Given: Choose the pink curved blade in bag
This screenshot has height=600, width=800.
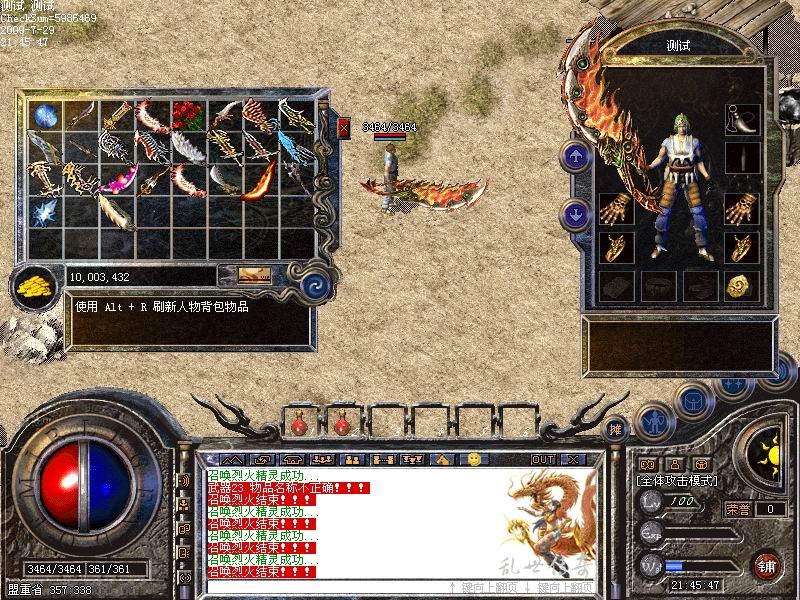Looking at the screenshot, I should click(x=115, y=183).
